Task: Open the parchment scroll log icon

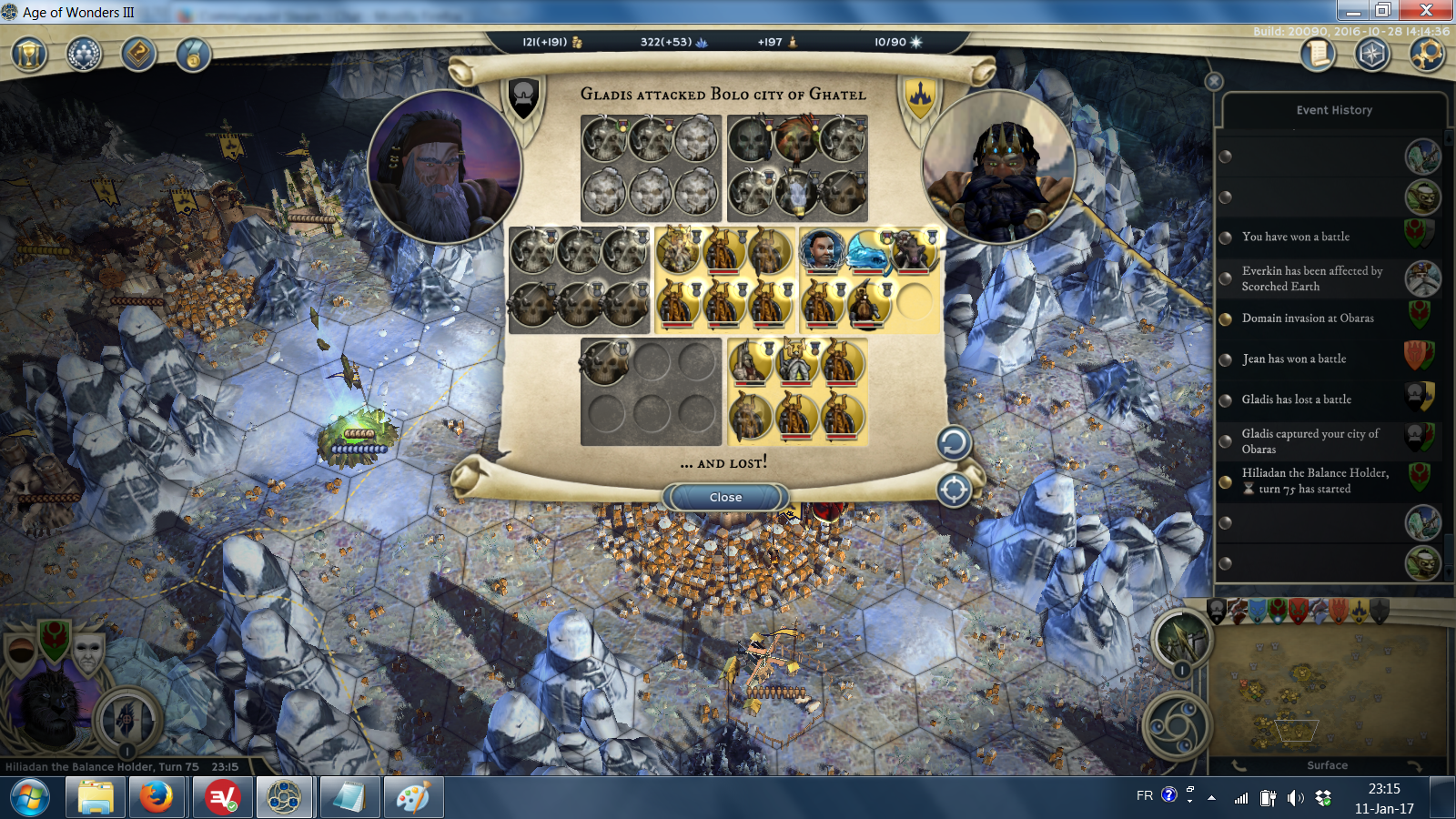Action: click(x=1317, y=55)
